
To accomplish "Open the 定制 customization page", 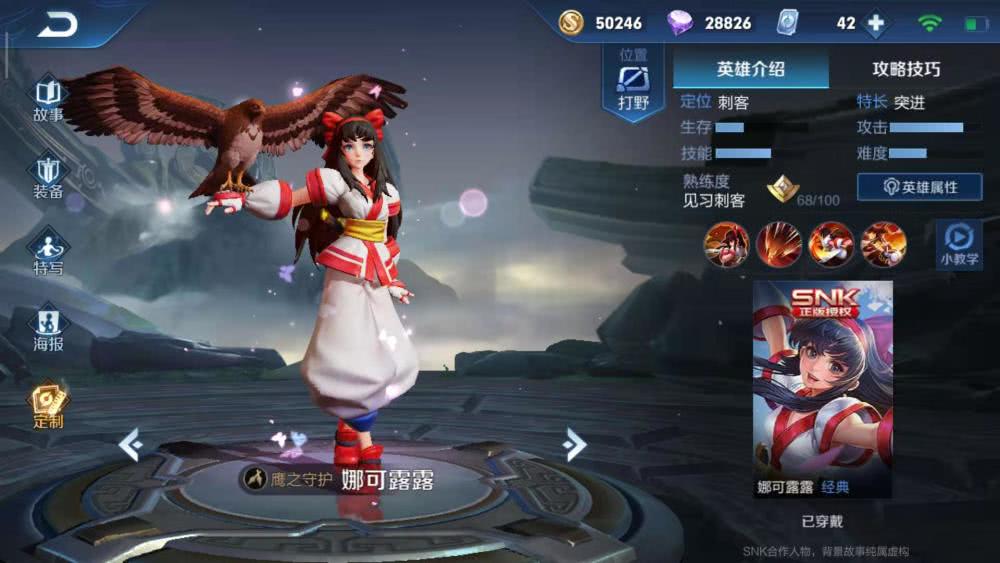I will pyautogui.click(x=48, y=405).
